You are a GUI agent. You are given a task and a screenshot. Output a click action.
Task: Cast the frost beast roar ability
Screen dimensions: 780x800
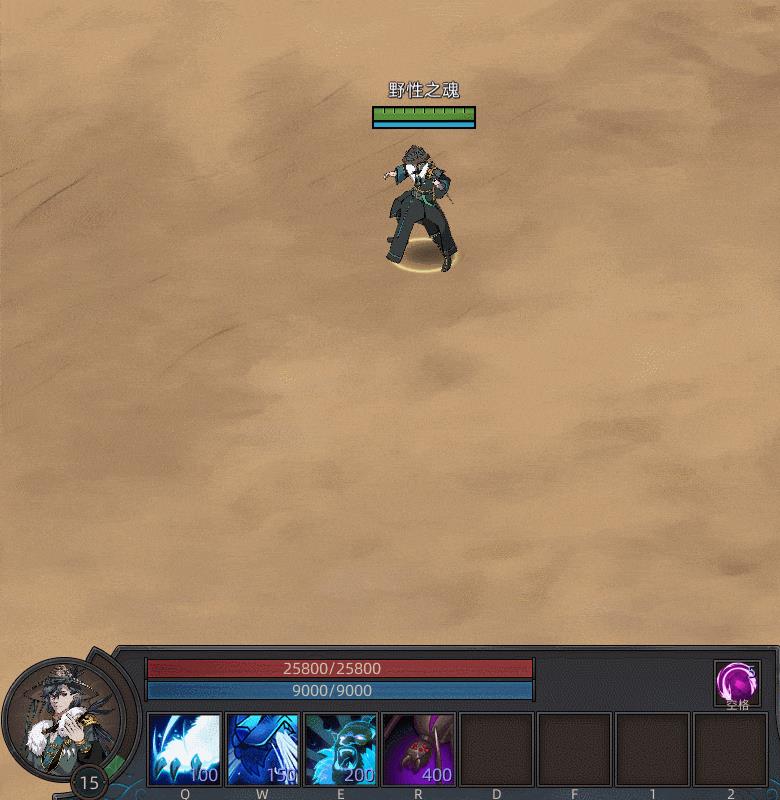pyautogui.click(x=341, y=749)
